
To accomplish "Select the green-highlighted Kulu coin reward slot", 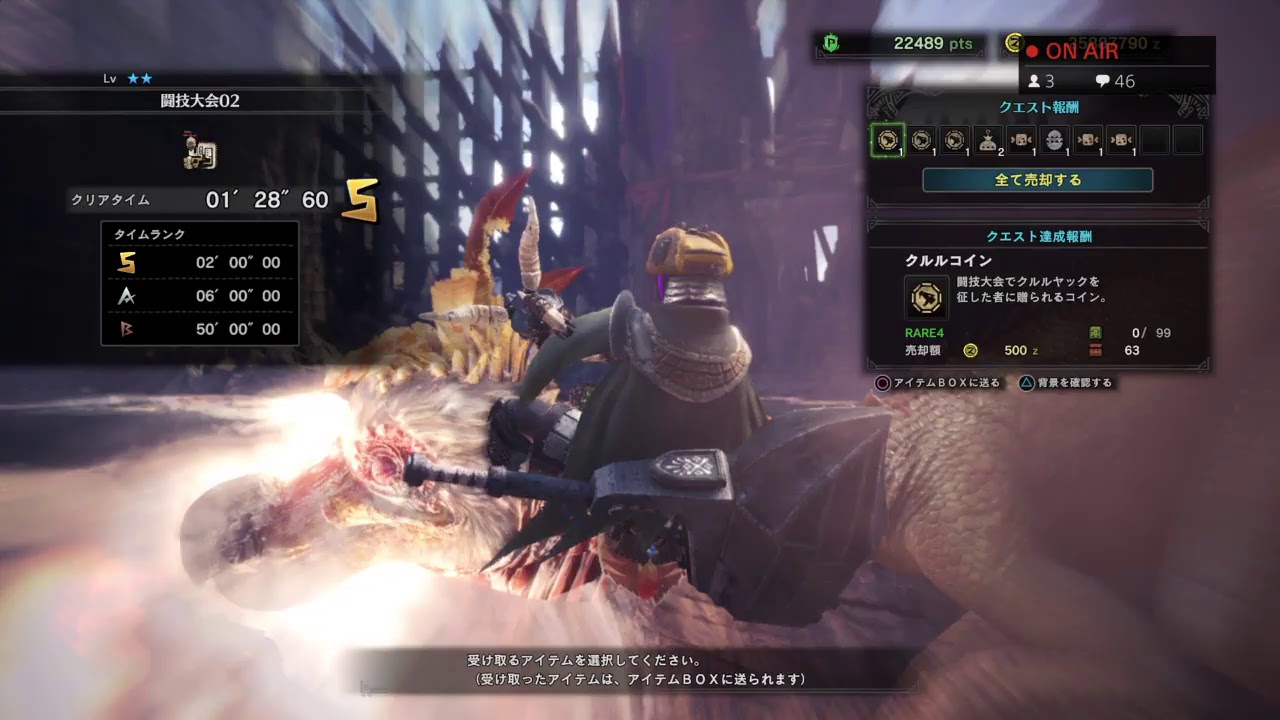I will point(887,140).
